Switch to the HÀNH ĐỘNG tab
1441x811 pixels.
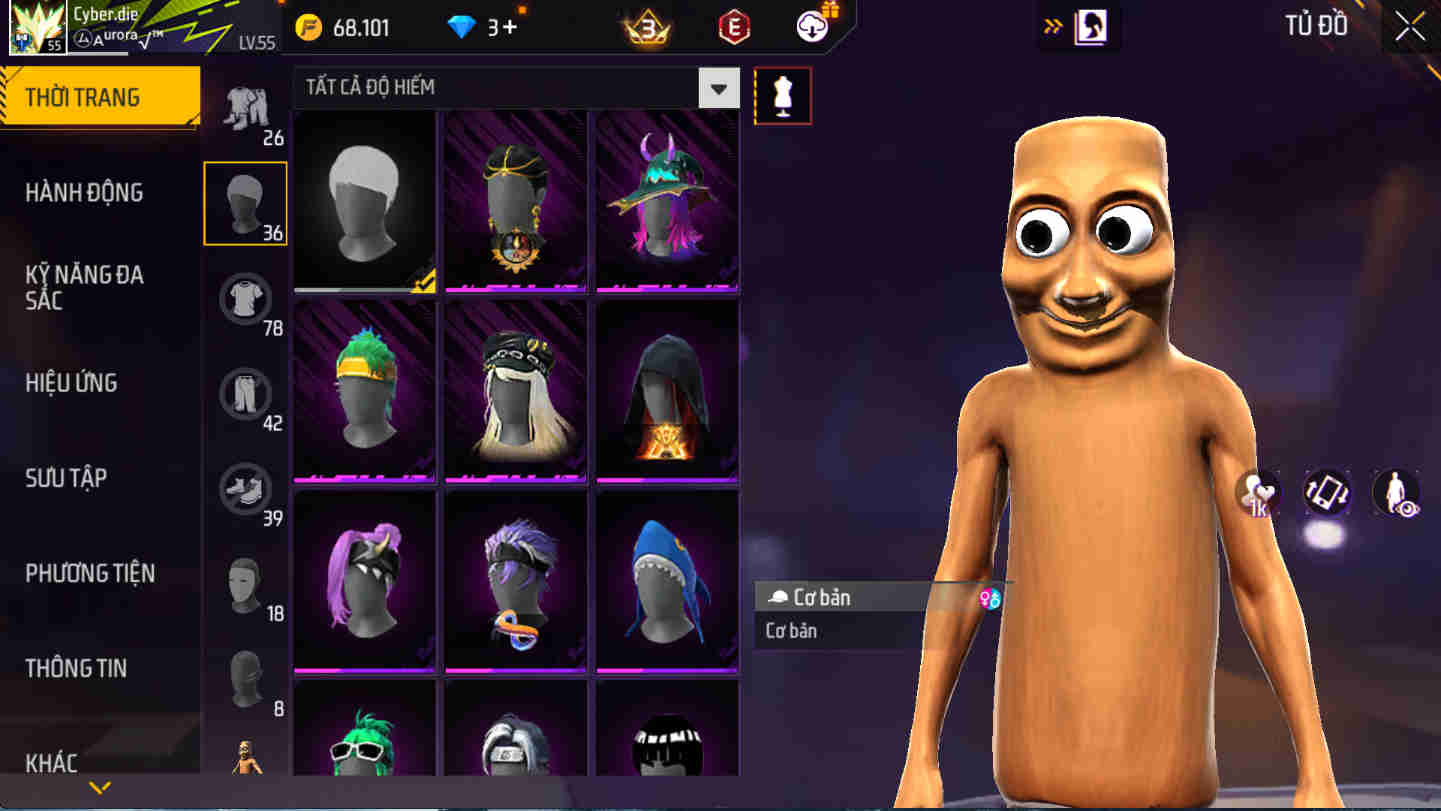(84, 192)
